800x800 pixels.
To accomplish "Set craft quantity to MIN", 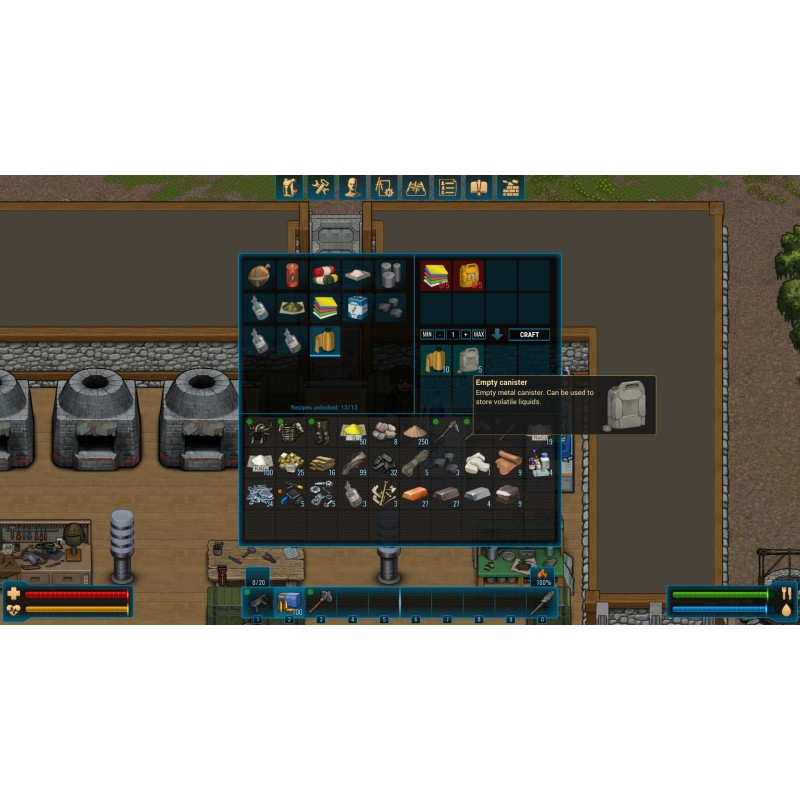I will coord(427,334).
